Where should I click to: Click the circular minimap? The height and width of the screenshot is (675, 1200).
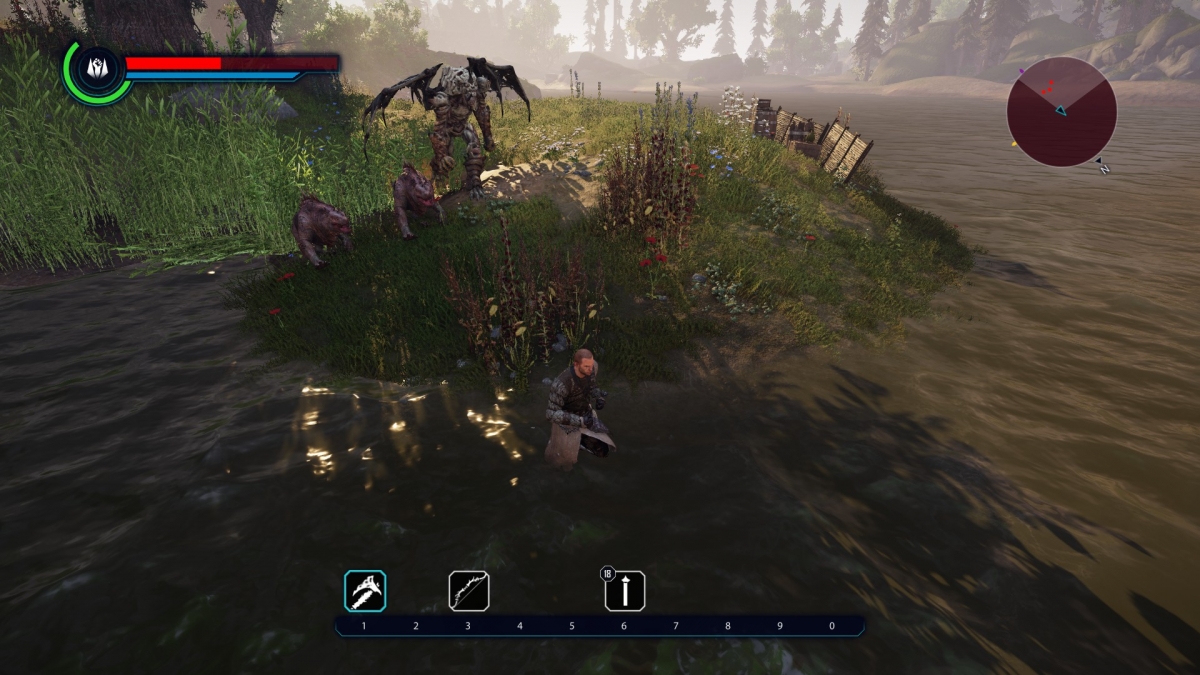pyautogui.click(x=1061, y=111)
